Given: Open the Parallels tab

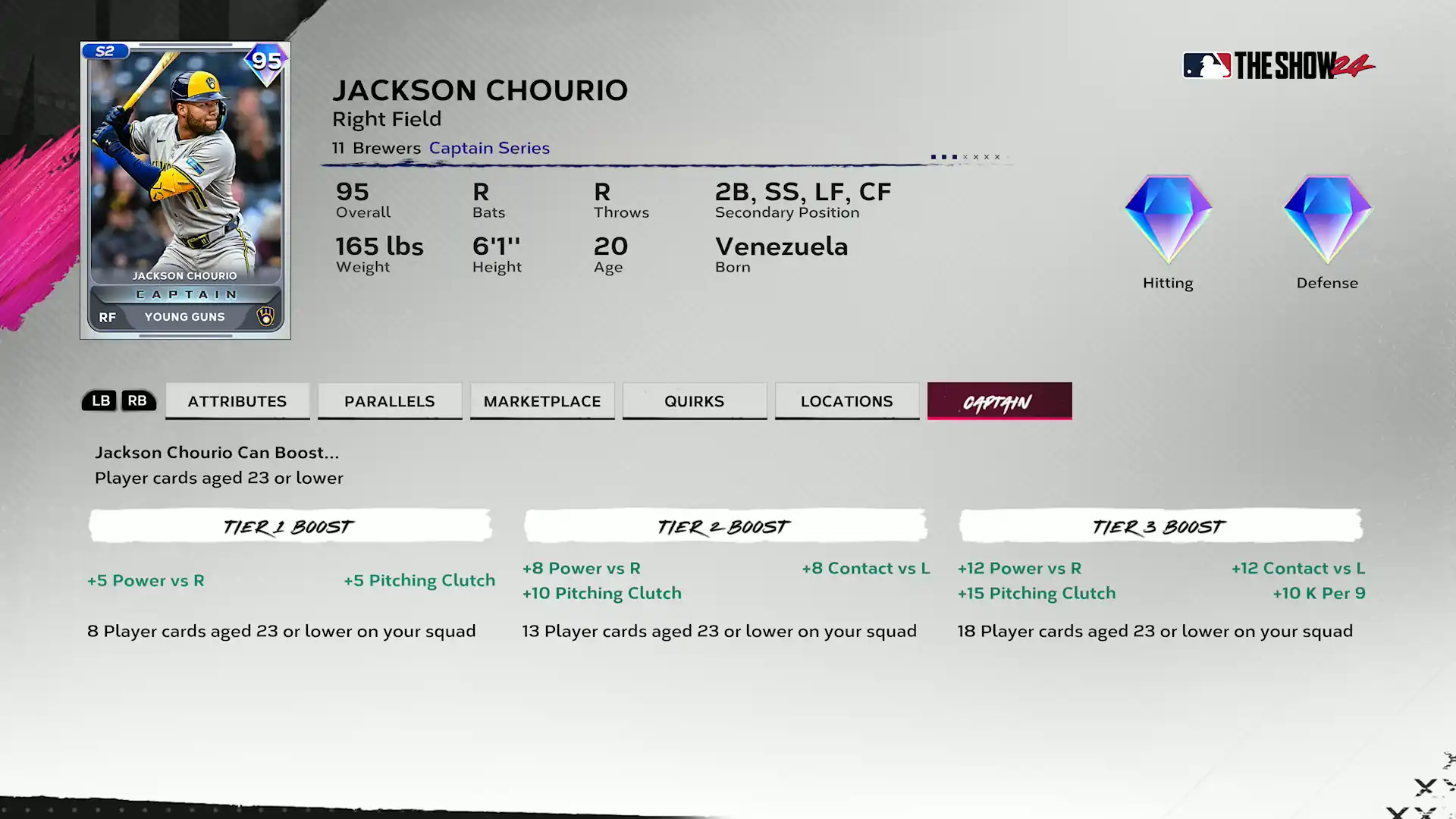Looking at the screenshot, I should click(390, 401).
